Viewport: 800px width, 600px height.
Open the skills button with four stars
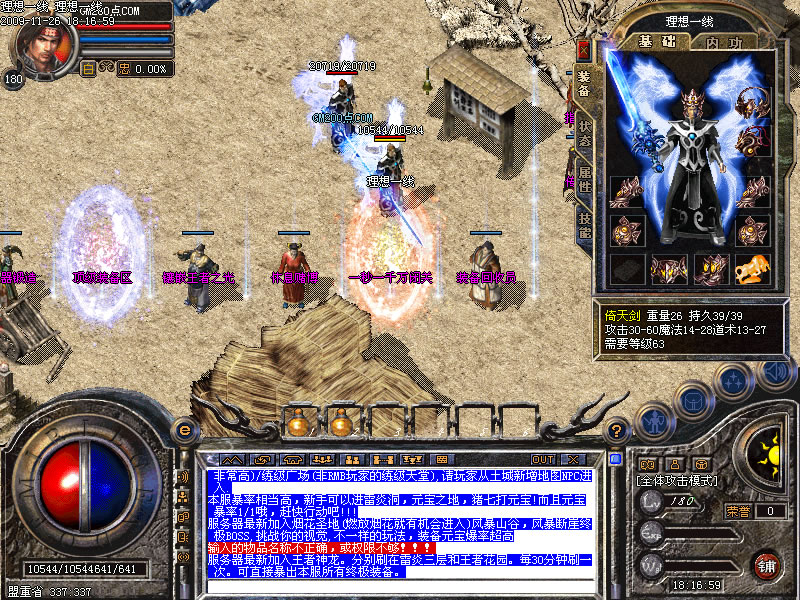(x=735, y=380)
